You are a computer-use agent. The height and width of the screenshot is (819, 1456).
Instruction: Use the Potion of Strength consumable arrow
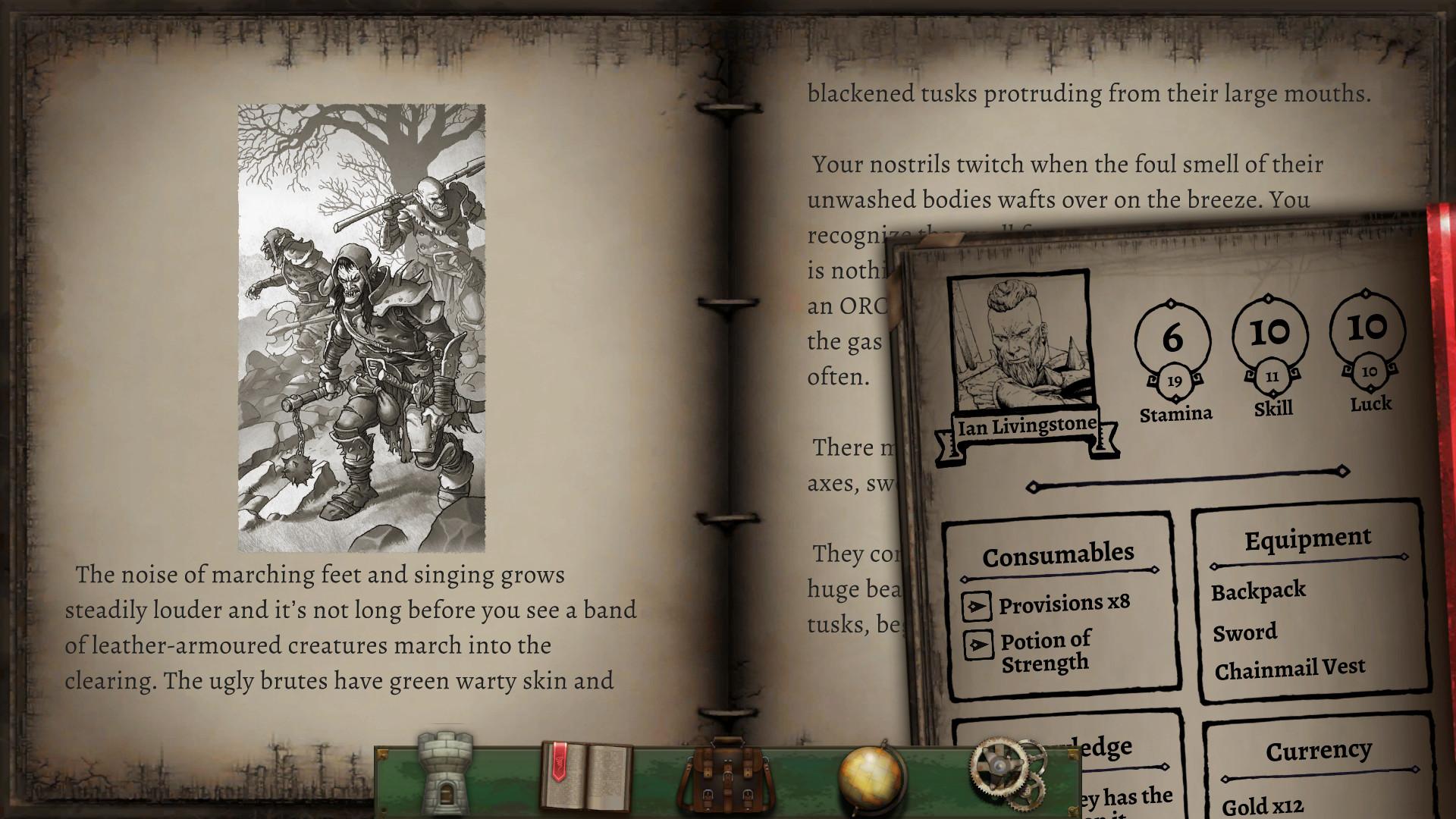pos(978,646)
